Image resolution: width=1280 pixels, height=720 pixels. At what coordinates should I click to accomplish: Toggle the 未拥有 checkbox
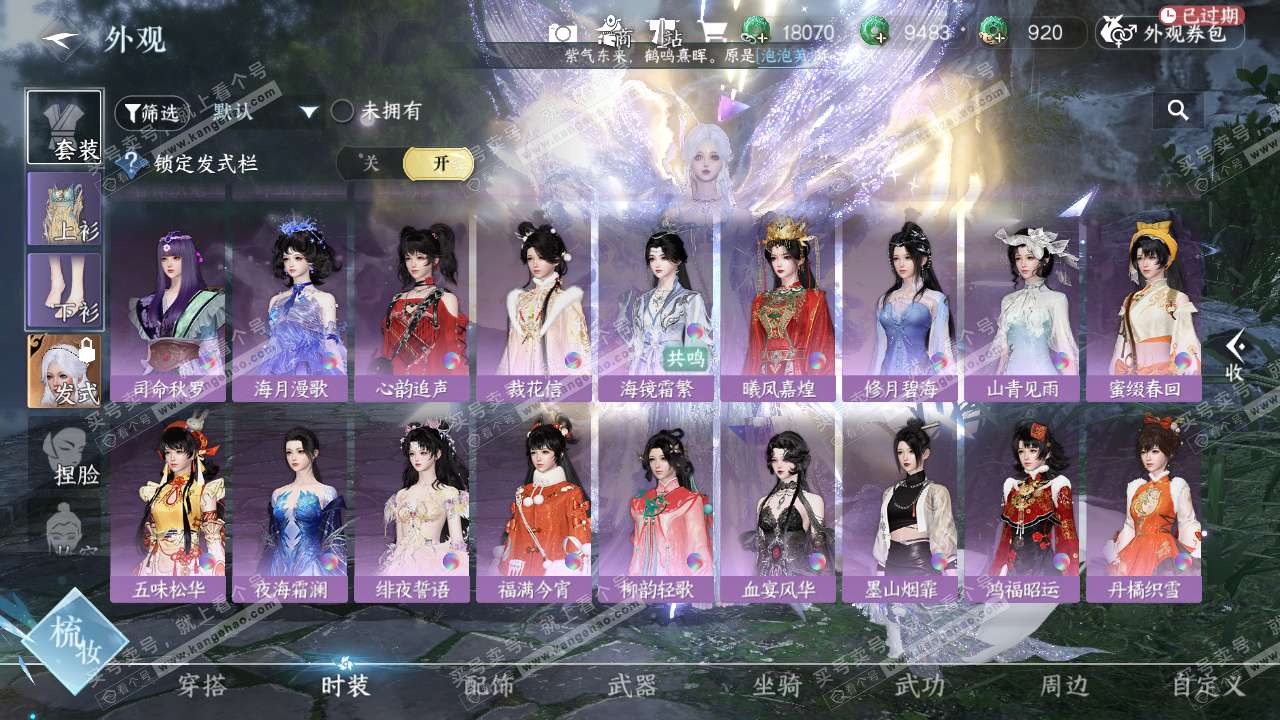click(x=343, y=111)
